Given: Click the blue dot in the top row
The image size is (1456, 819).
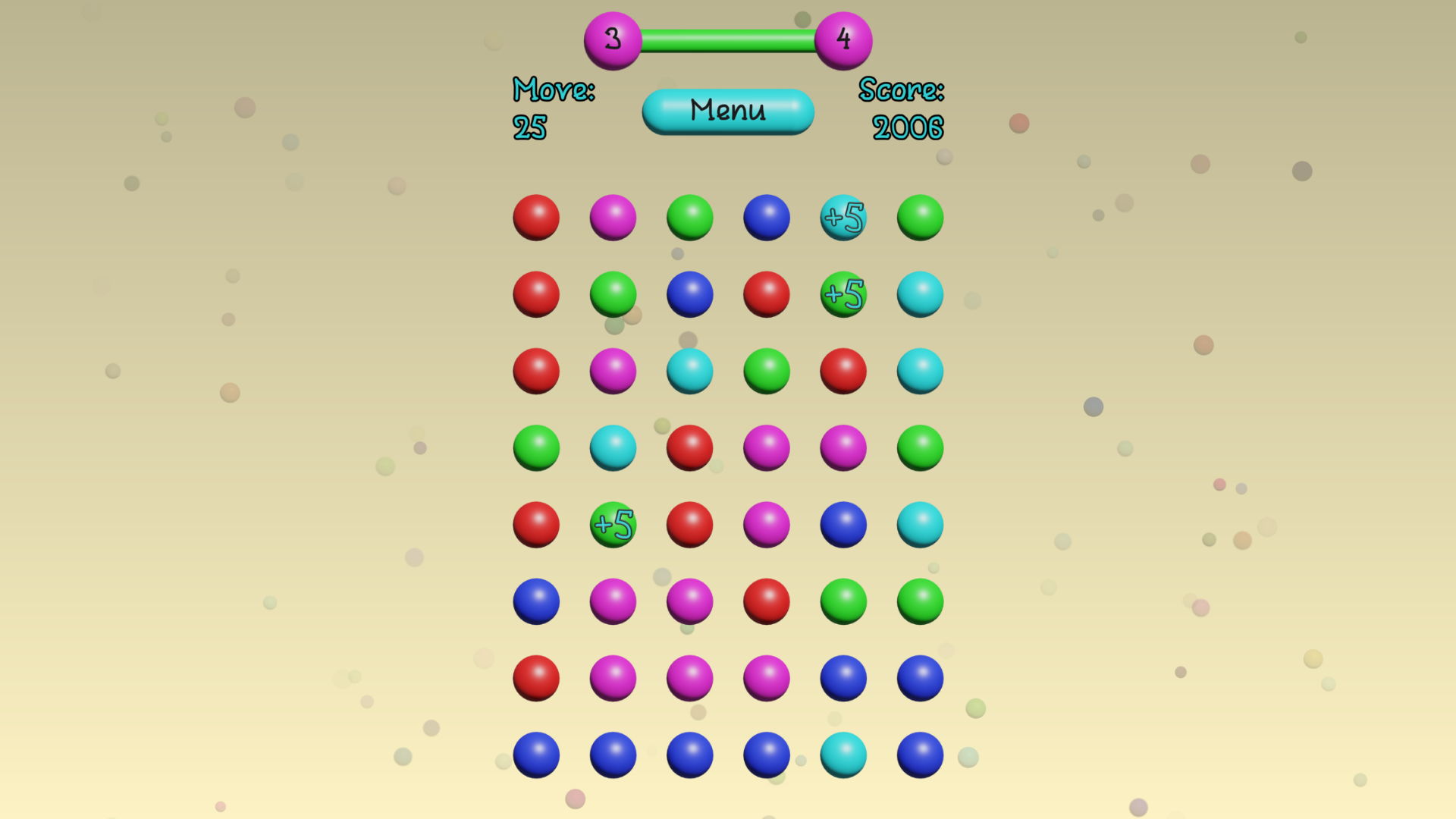Looking at the screenshot, I should (766, 218).
